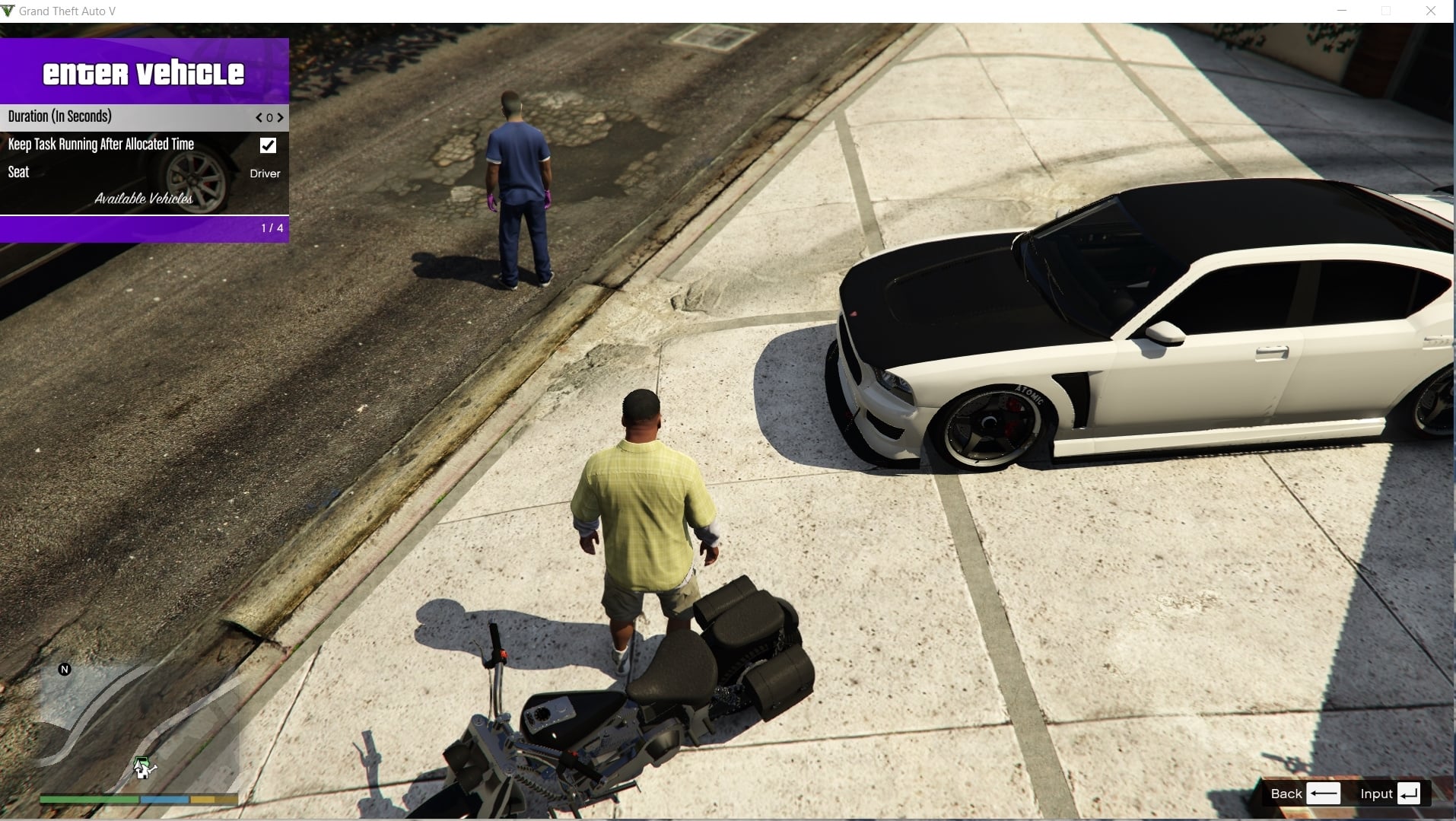Decrease duration with the left arrow
This screenshot has width=1456, height=821.
(x=259, y=118)
